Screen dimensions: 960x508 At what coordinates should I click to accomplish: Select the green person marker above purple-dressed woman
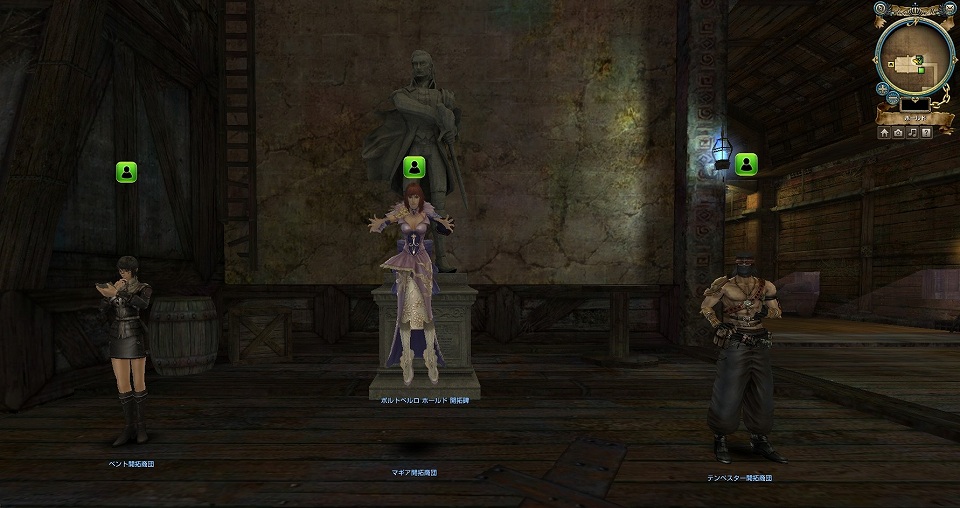pos(413,166)
